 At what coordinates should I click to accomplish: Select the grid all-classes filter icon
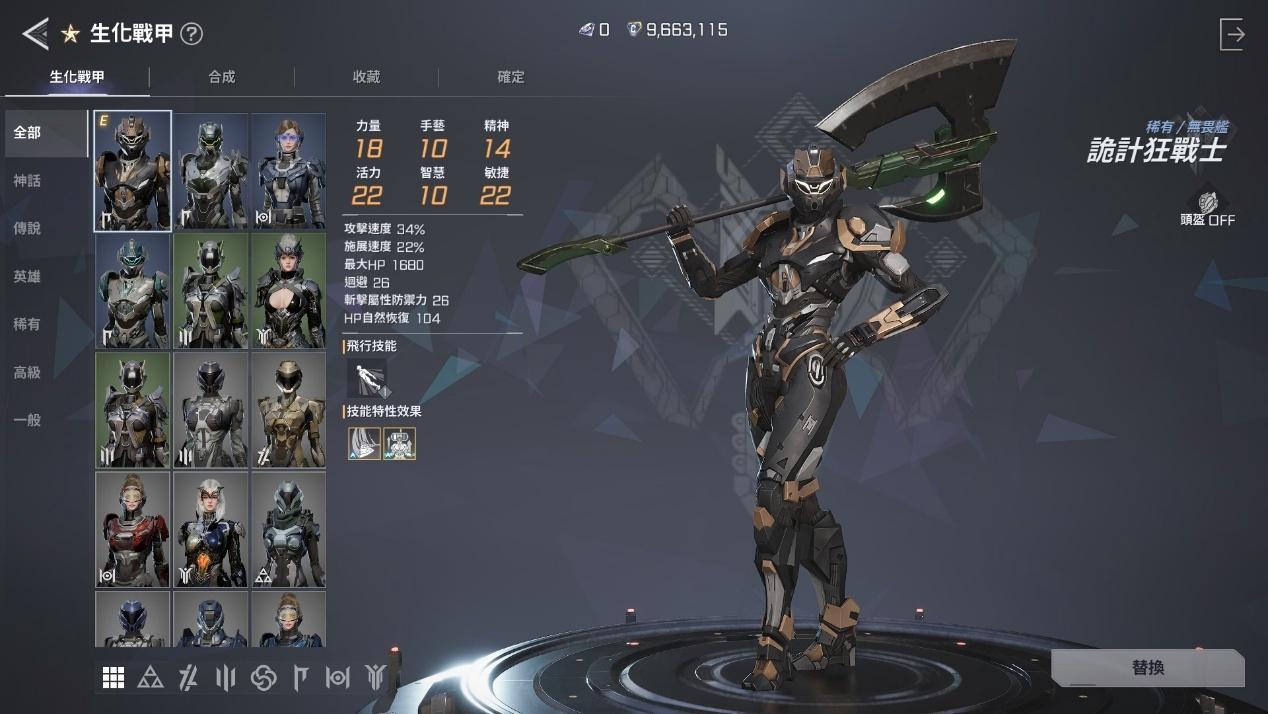[x=114, y=678]
